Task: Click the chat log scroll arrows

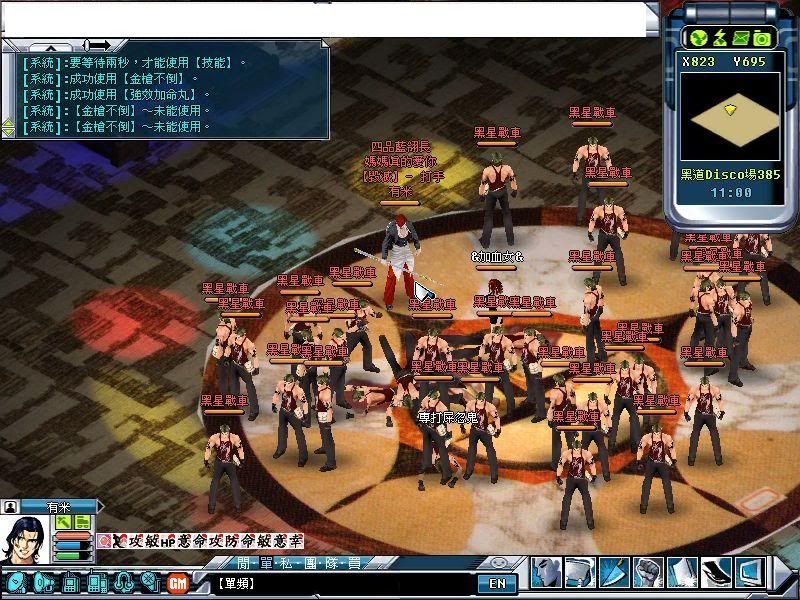Action: (x=8, y=127)
